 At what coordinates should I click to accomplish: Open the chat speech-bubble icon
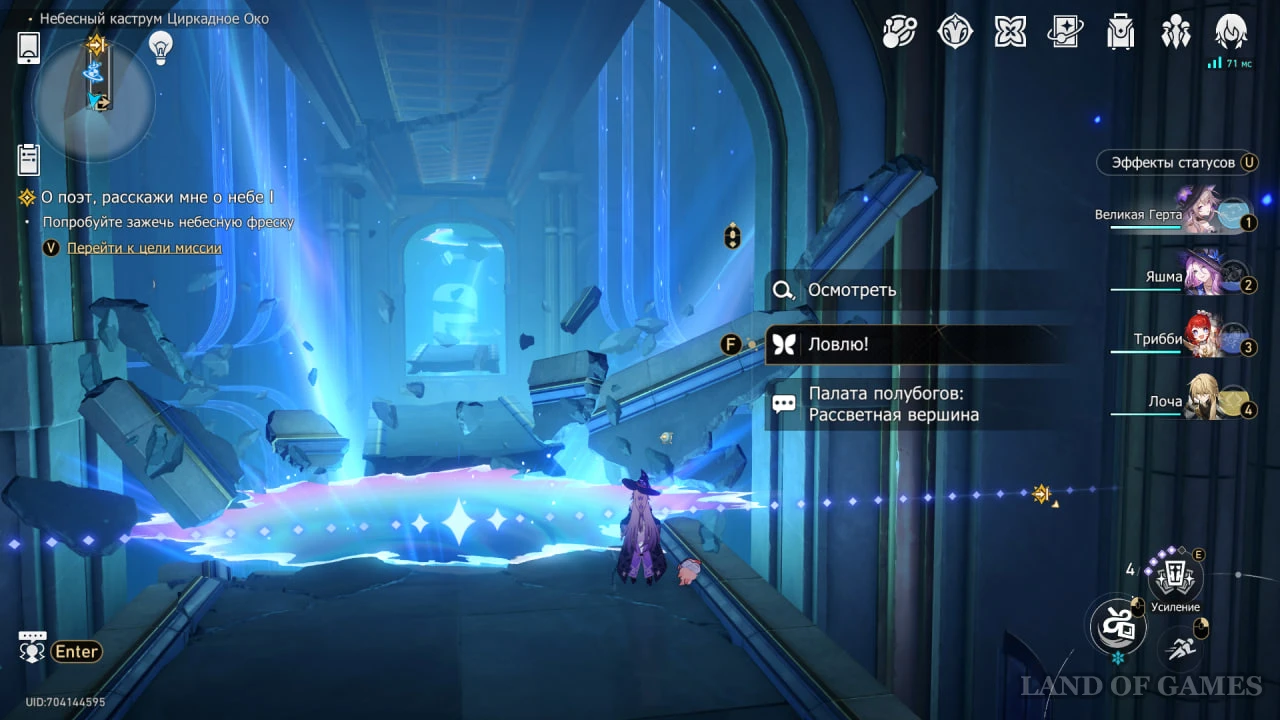pos(33,648)
